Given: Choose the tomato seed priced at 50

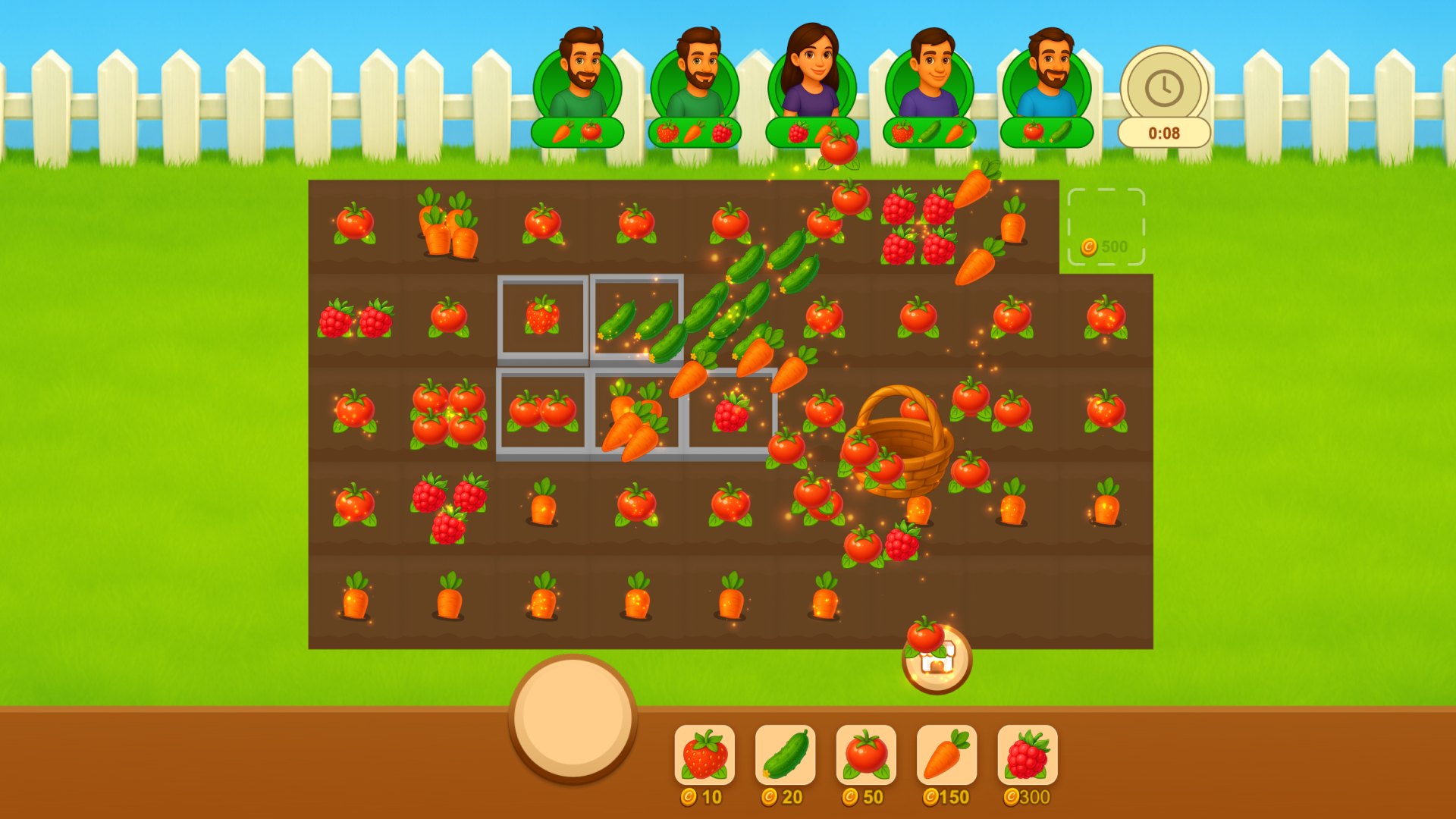Looking at the screenshot, I should pos(865,755).
